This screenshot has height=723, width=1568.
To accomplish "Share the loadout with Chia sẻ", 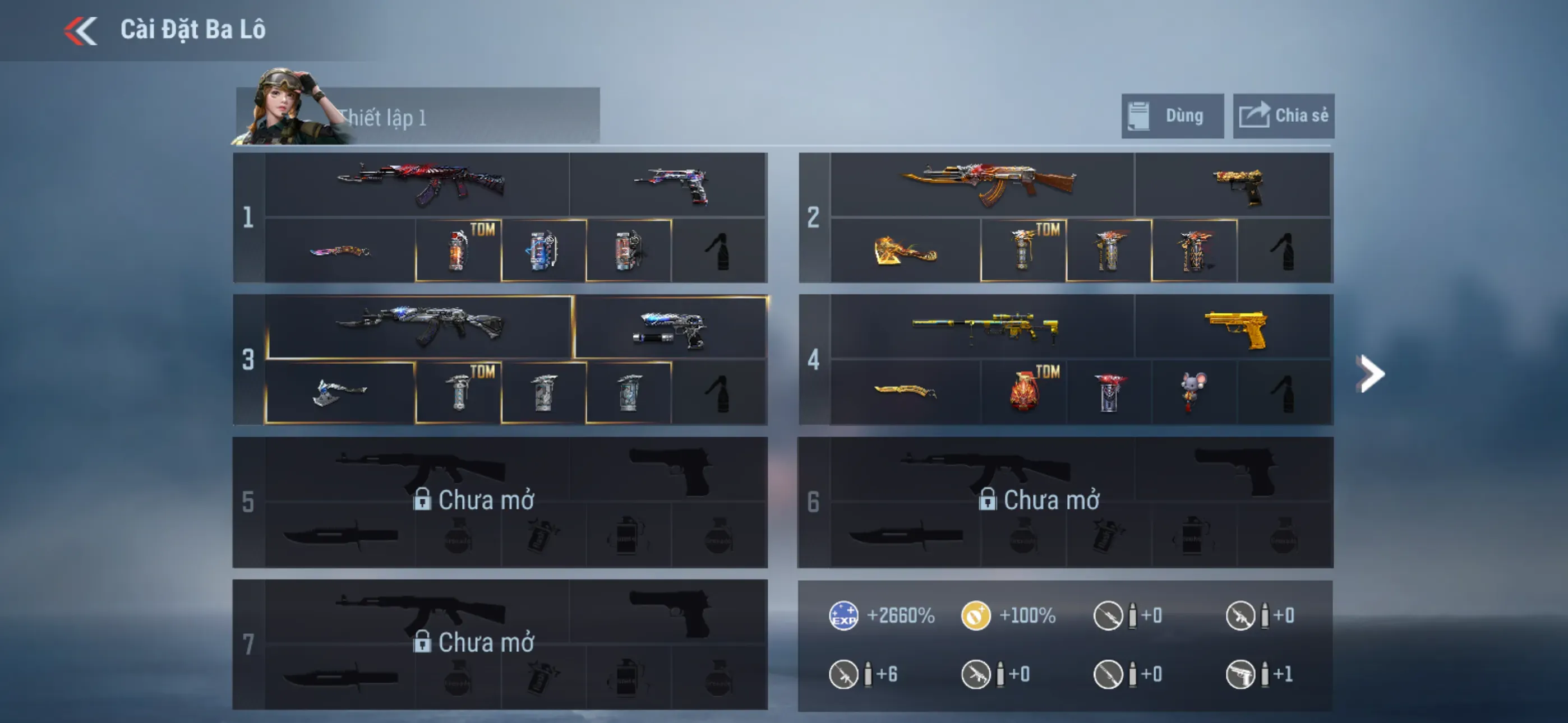I will coord(1283,115).
